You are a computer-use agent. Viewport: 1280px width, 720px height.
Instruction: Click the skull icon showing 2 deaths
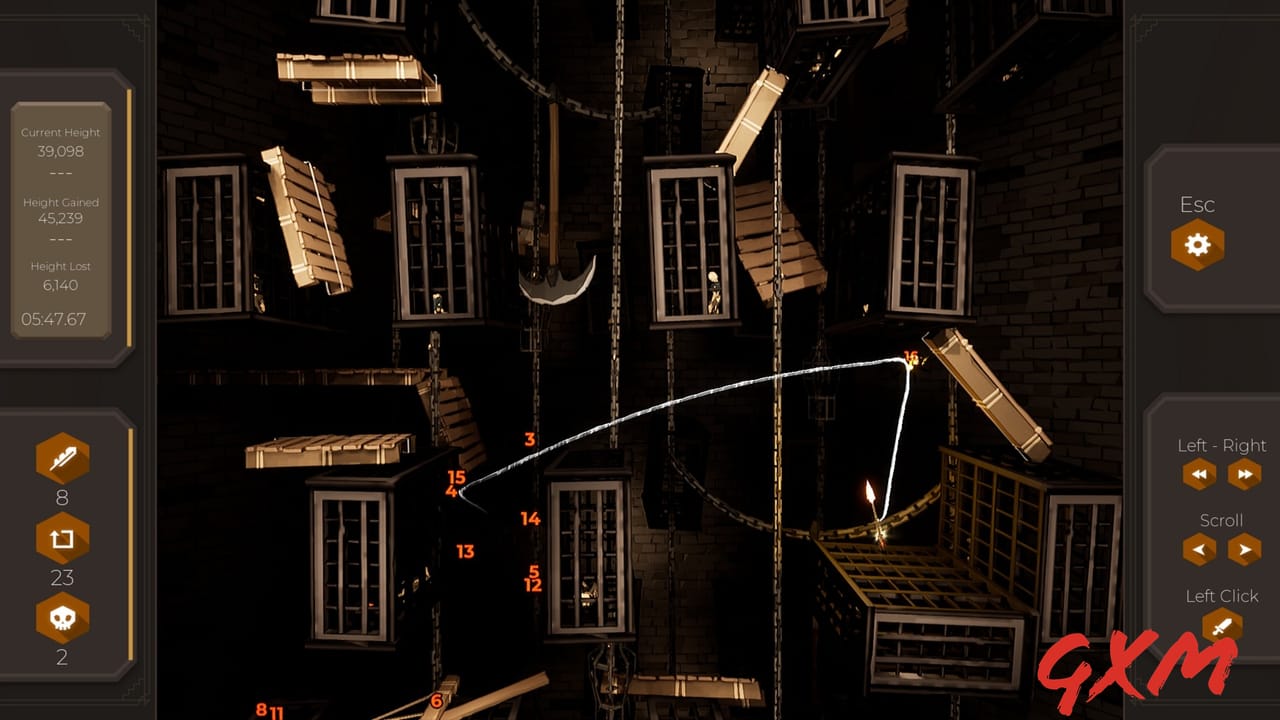tap(62, 617)
